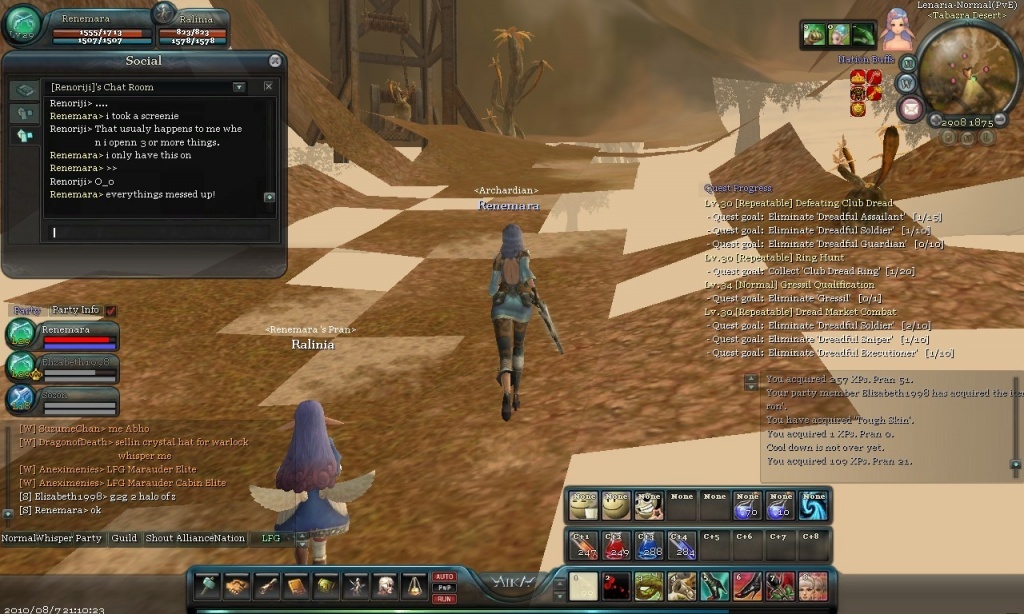Open the handshake menu icon

[x=237, y=586]
